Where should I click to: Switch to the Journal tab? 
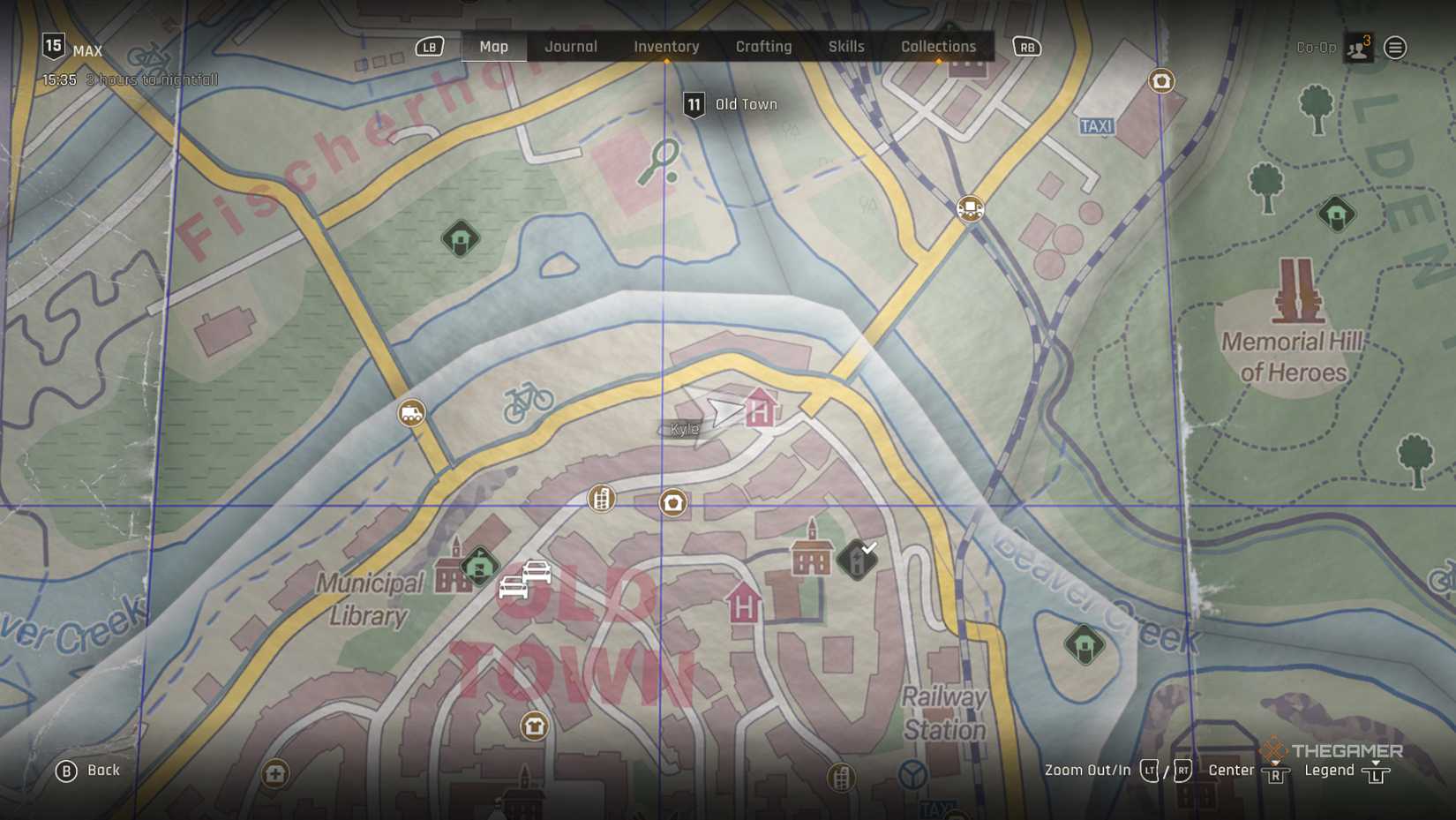coord(570,47)
